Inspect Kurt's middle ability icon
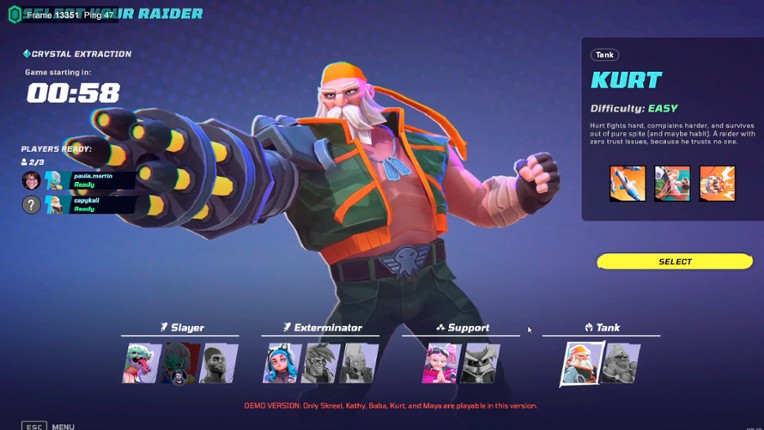 (x=672, y=184)
